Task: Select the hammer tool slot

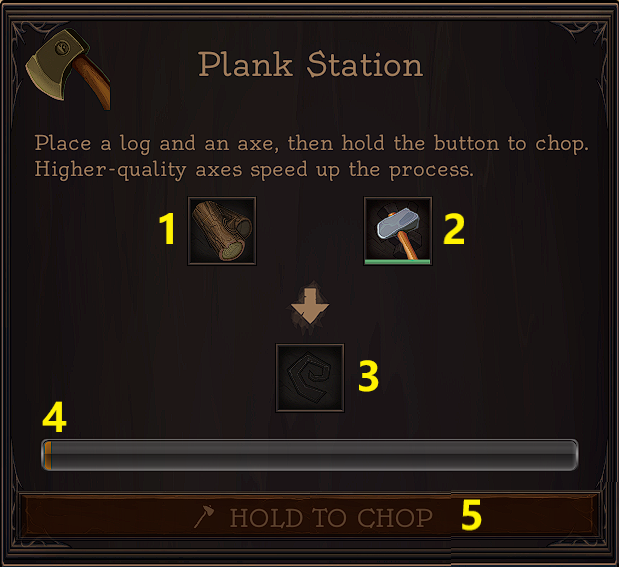Action: pos(397,231)
